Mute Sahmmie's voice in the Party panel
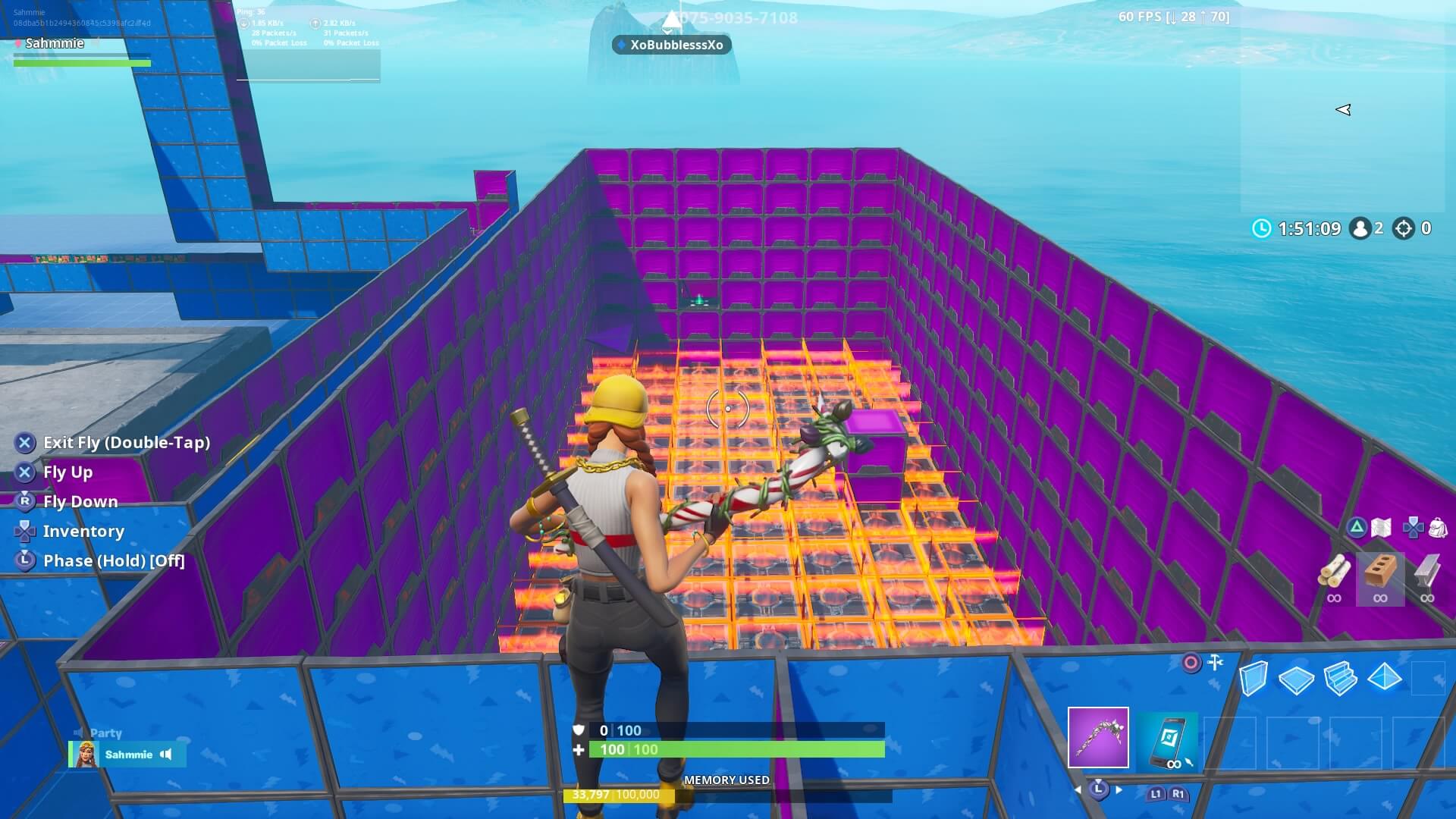The image size is (1456, 819). tap(165, 755)
